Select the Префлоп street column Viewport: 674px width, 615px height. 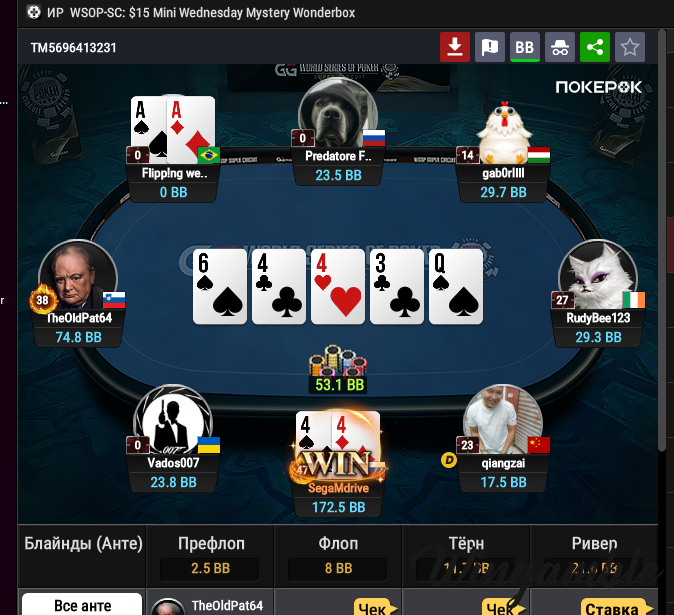tap(211, 556)
